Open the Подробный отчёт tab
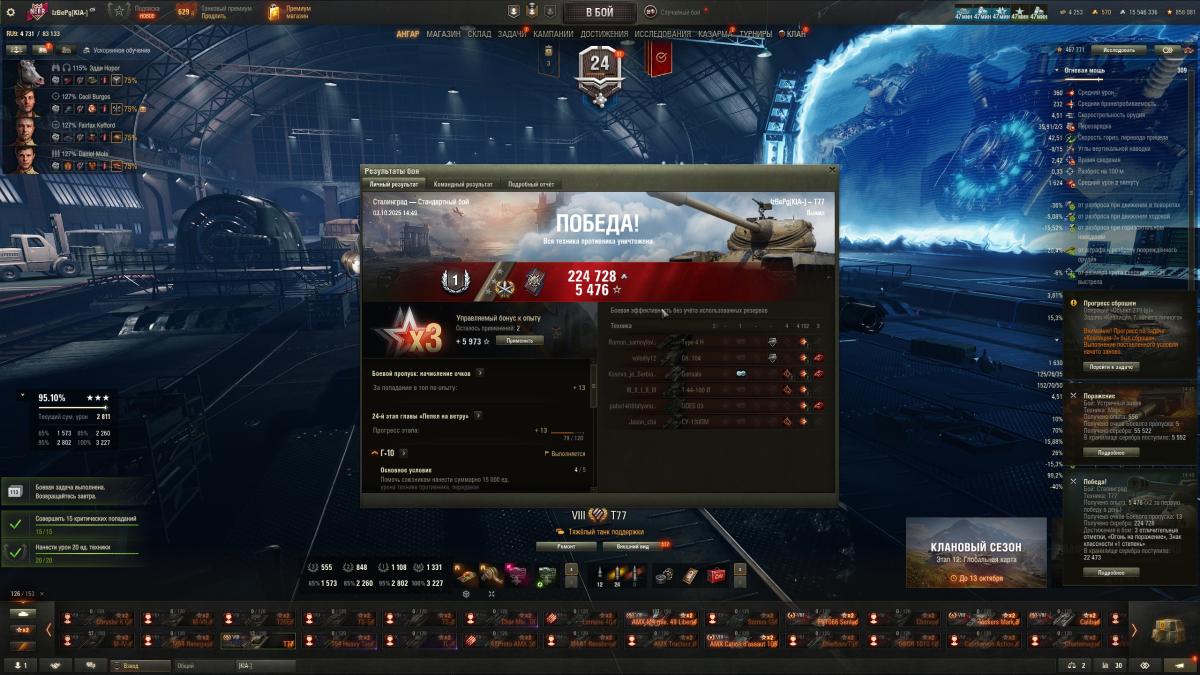The width and height of the screenshot is (1200, 675). 530,184
